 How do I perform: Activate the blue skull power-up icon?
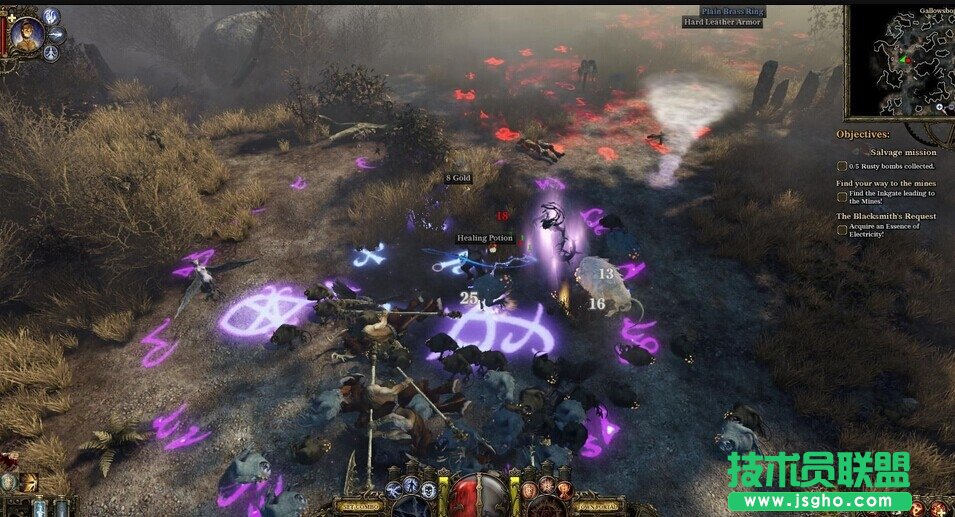tap(428, 489)
